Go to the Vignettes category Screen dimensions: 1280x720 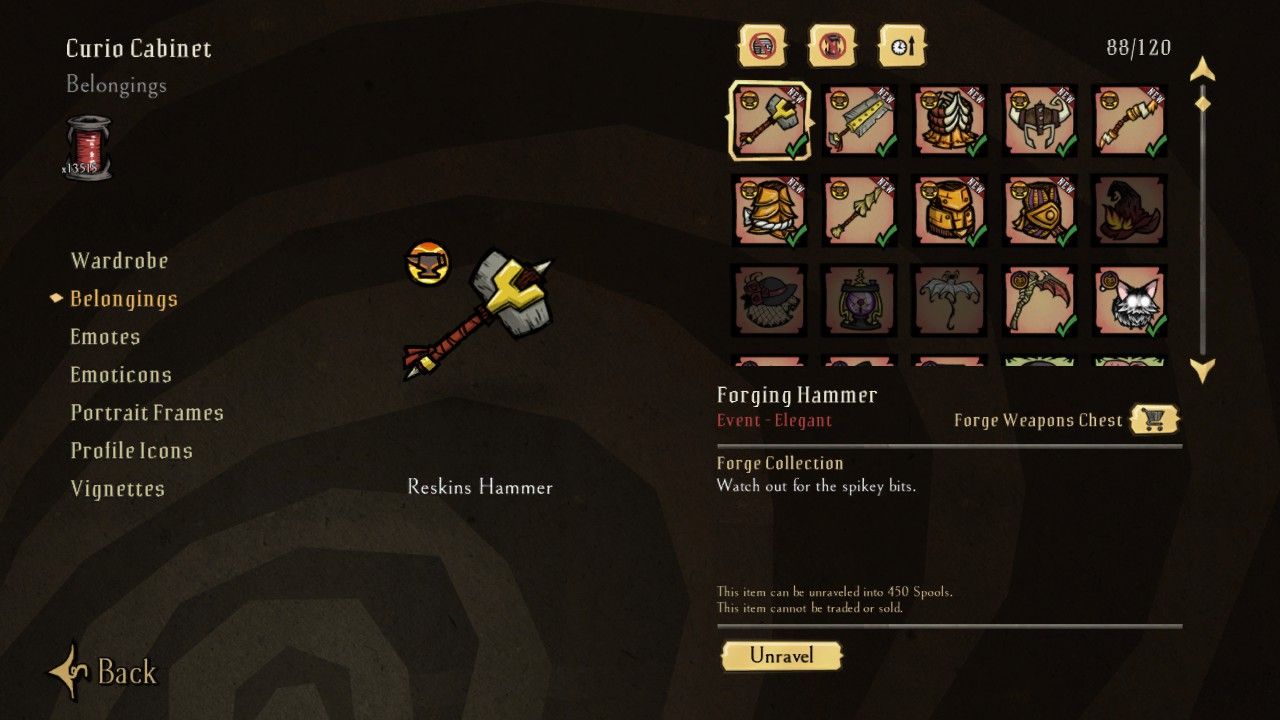[x=117, y=489]
